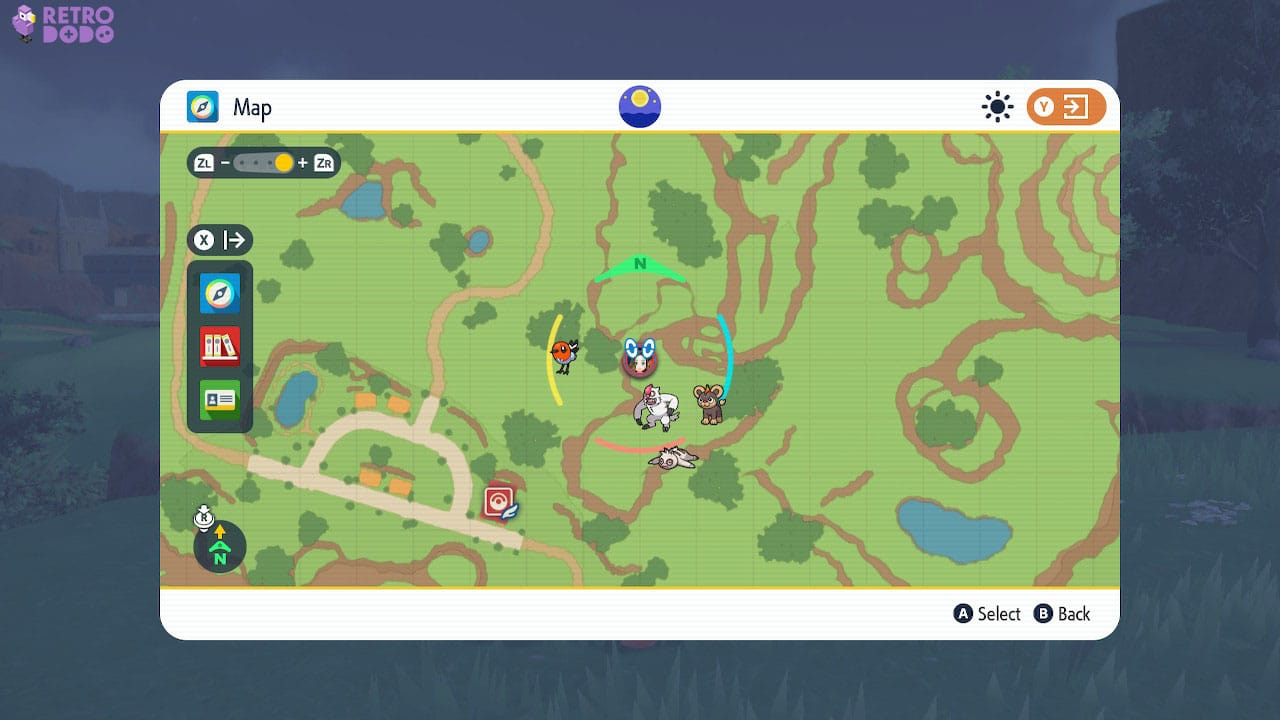Open the Map compass icon in sidebar
Viewport: 1280px width, 720px height.
tap(219, 293)
